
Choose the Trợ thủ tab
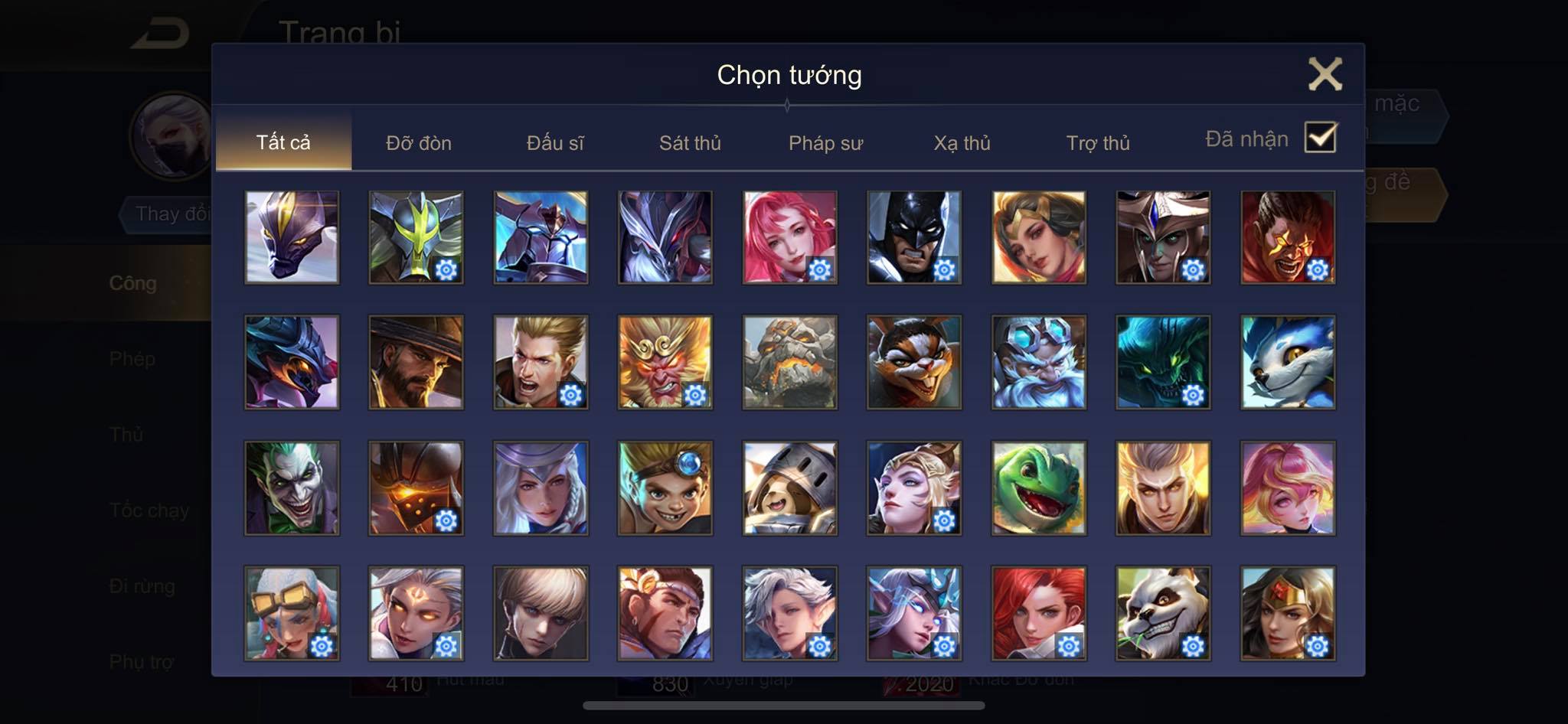point(1098,143)
